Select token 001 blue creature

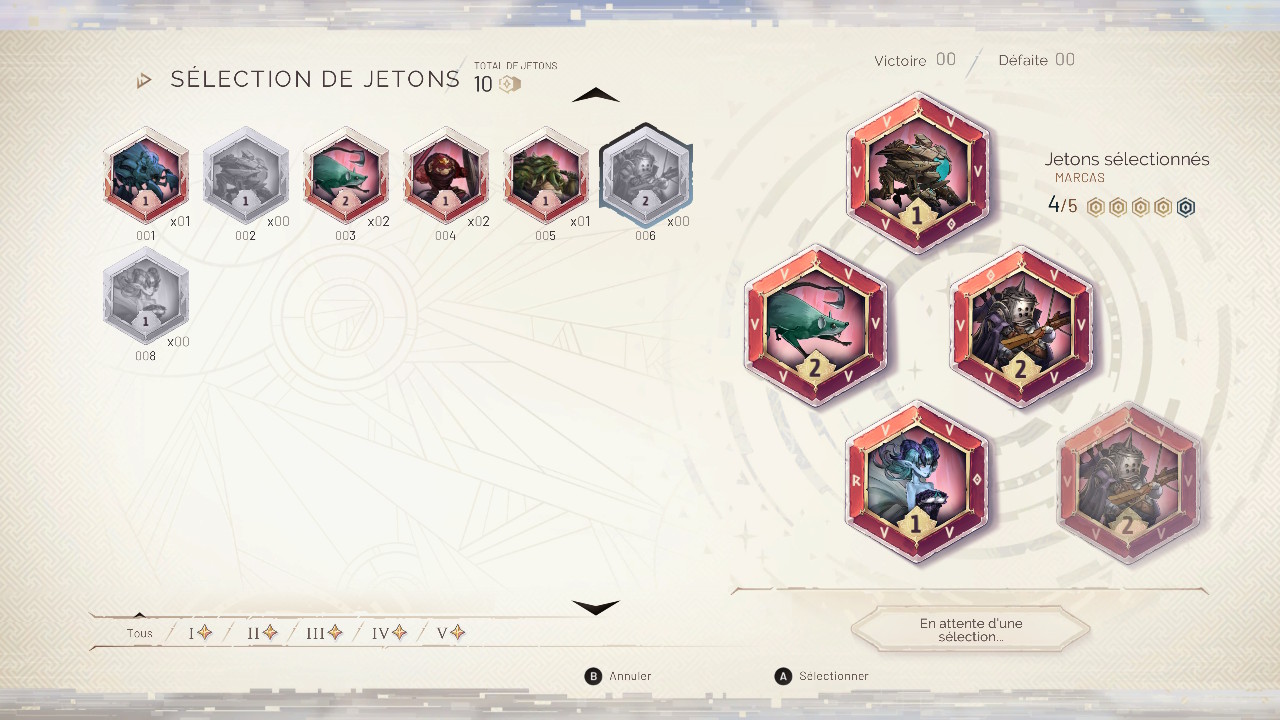[146, 175]
